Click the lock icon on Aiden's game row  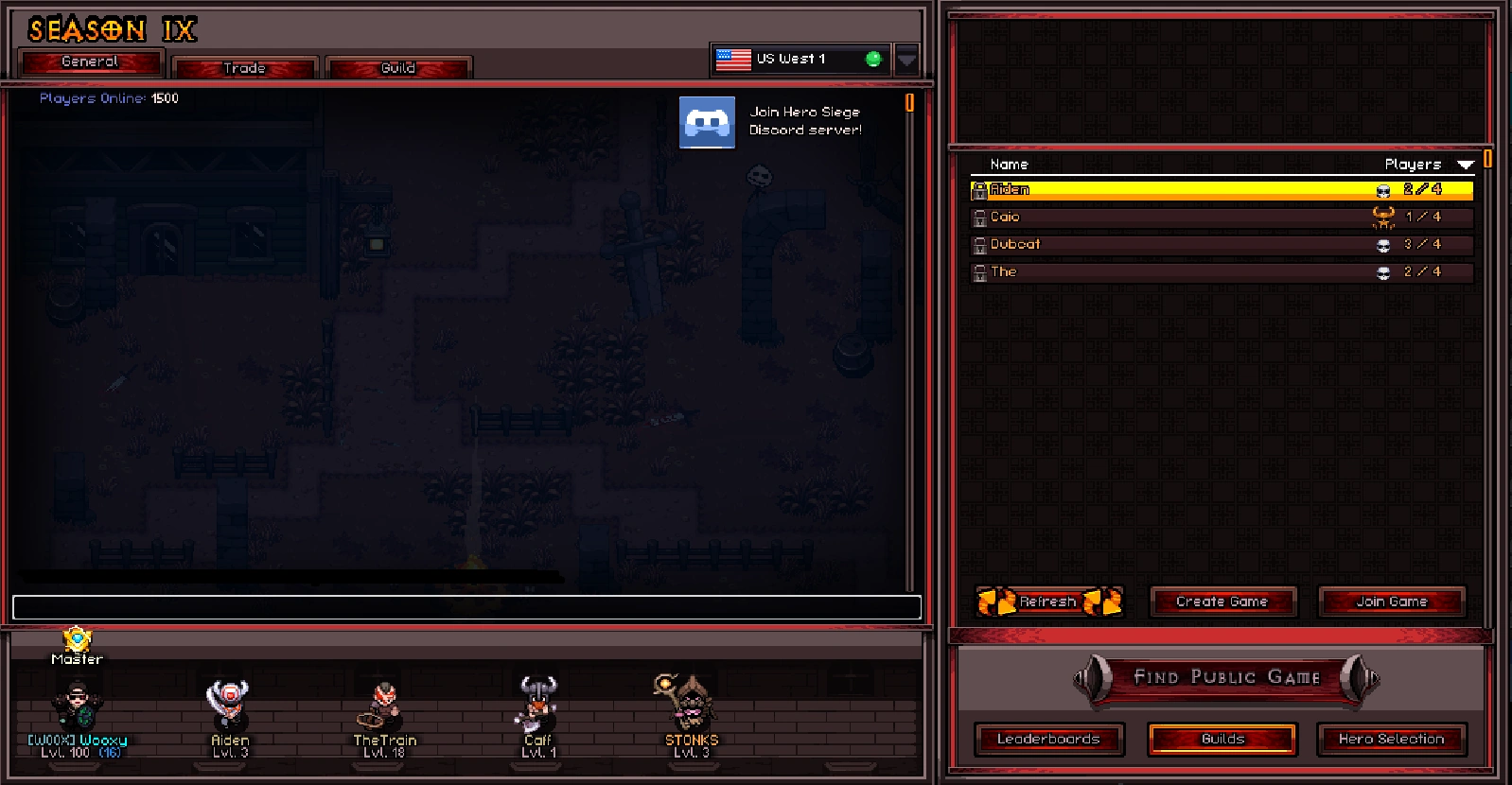(980, 189)
